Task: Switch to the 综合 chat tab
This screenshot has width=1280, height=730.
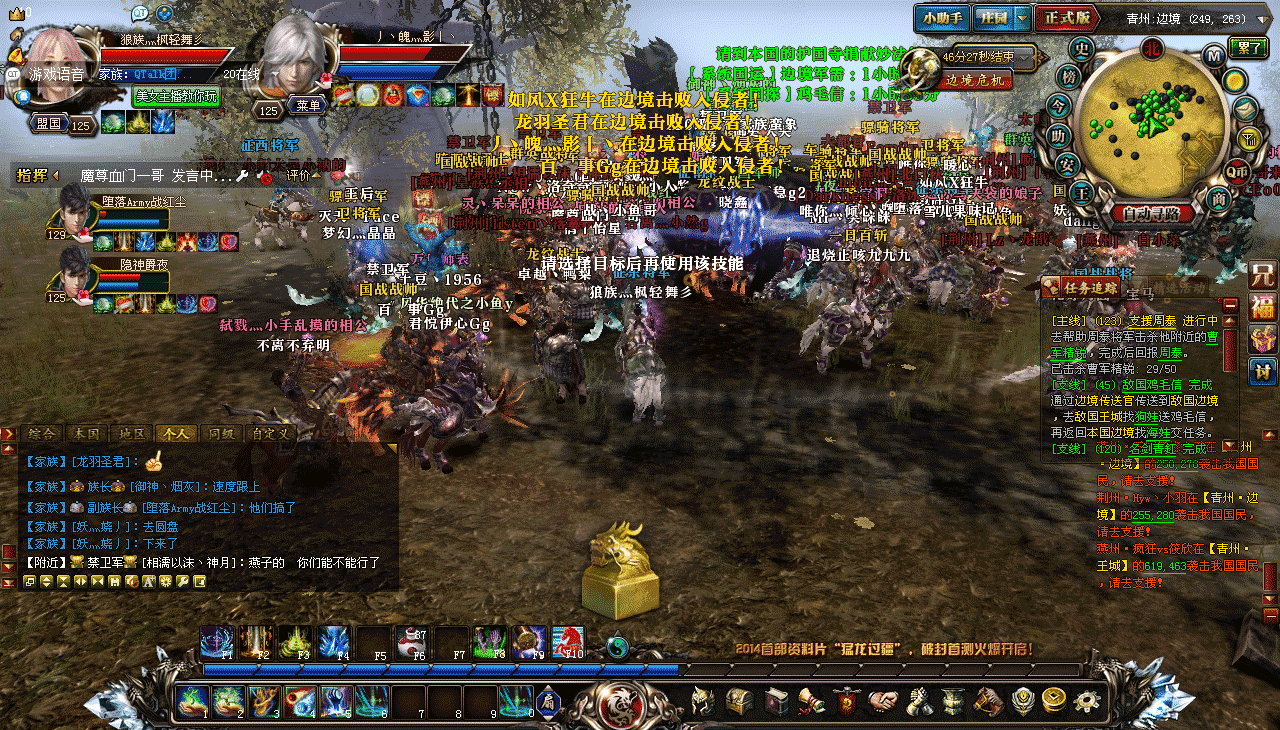Action: coord(42,434)
